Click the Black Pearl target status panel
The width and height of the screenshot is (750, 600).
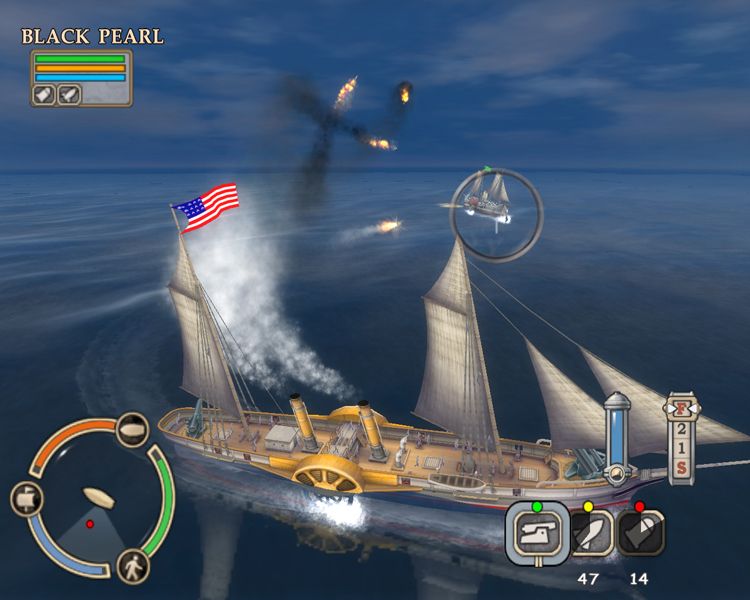[81, 78]
